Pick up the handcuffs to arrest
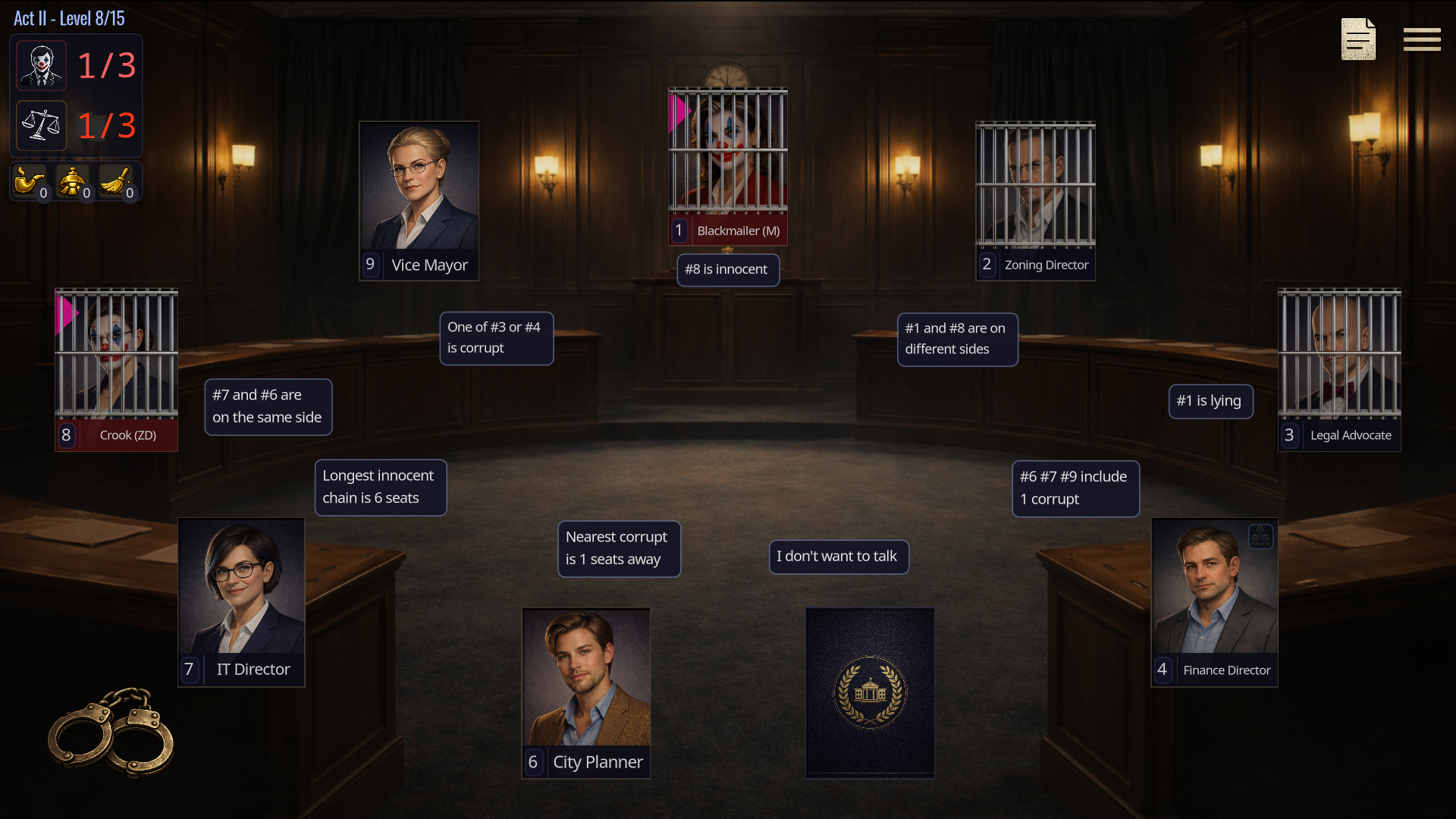 (x=111, y=732)
